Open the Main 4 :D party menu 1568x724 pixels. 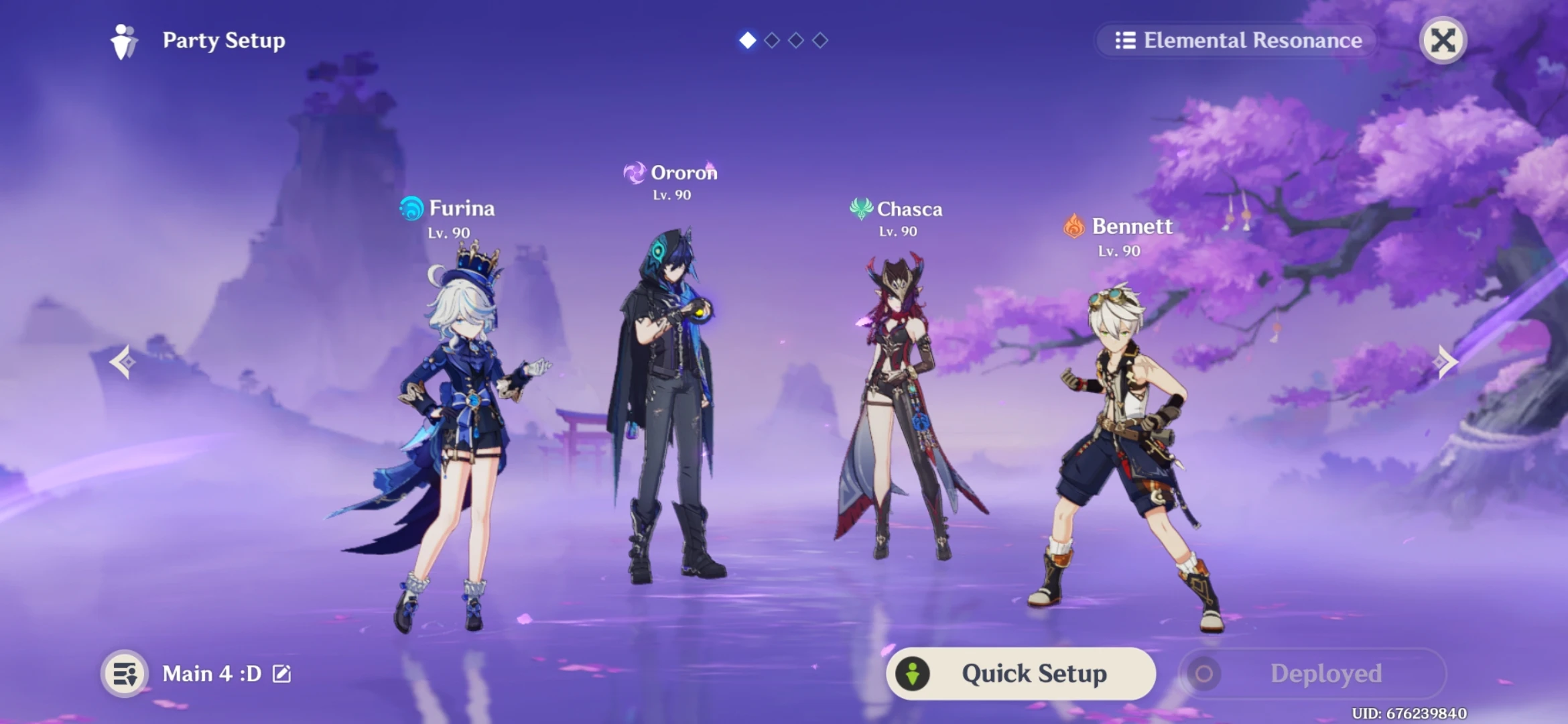click(x=211, y=674)
